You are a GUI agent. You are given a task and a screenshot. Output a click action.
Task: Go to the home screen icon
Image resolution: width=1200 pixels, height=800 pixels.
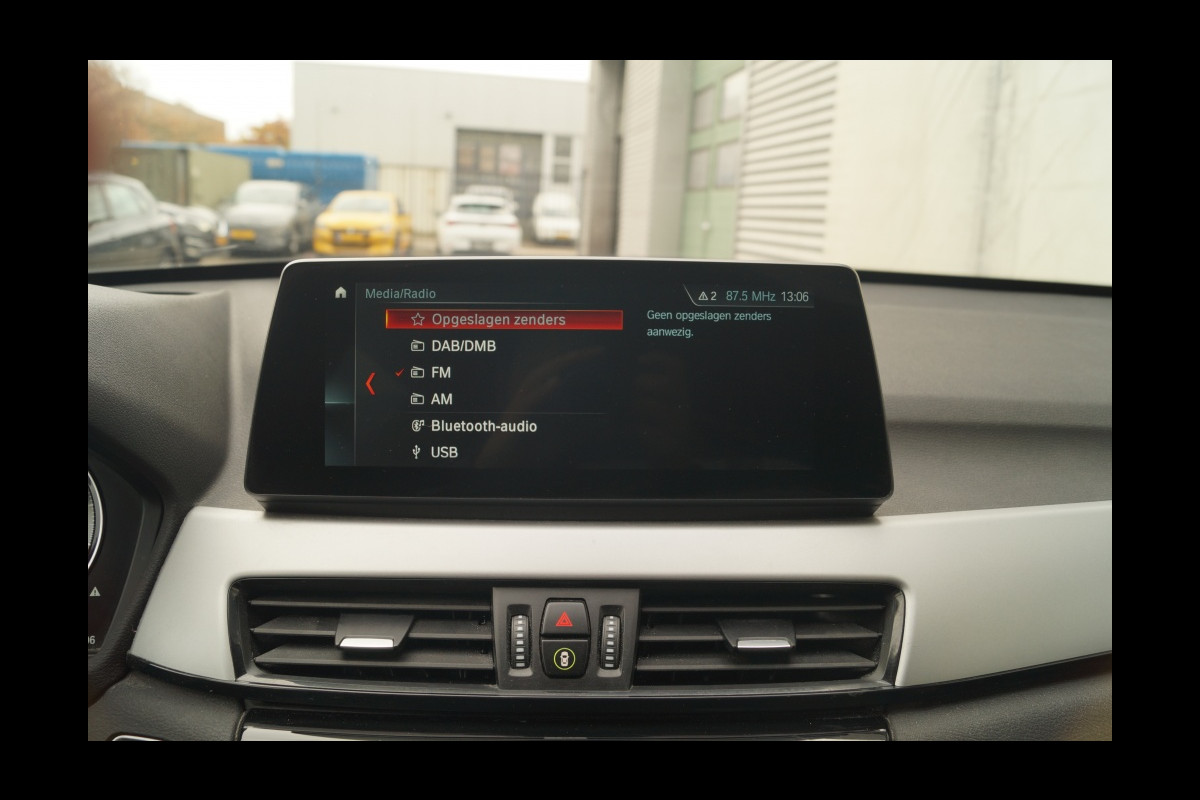click(341, 293)
